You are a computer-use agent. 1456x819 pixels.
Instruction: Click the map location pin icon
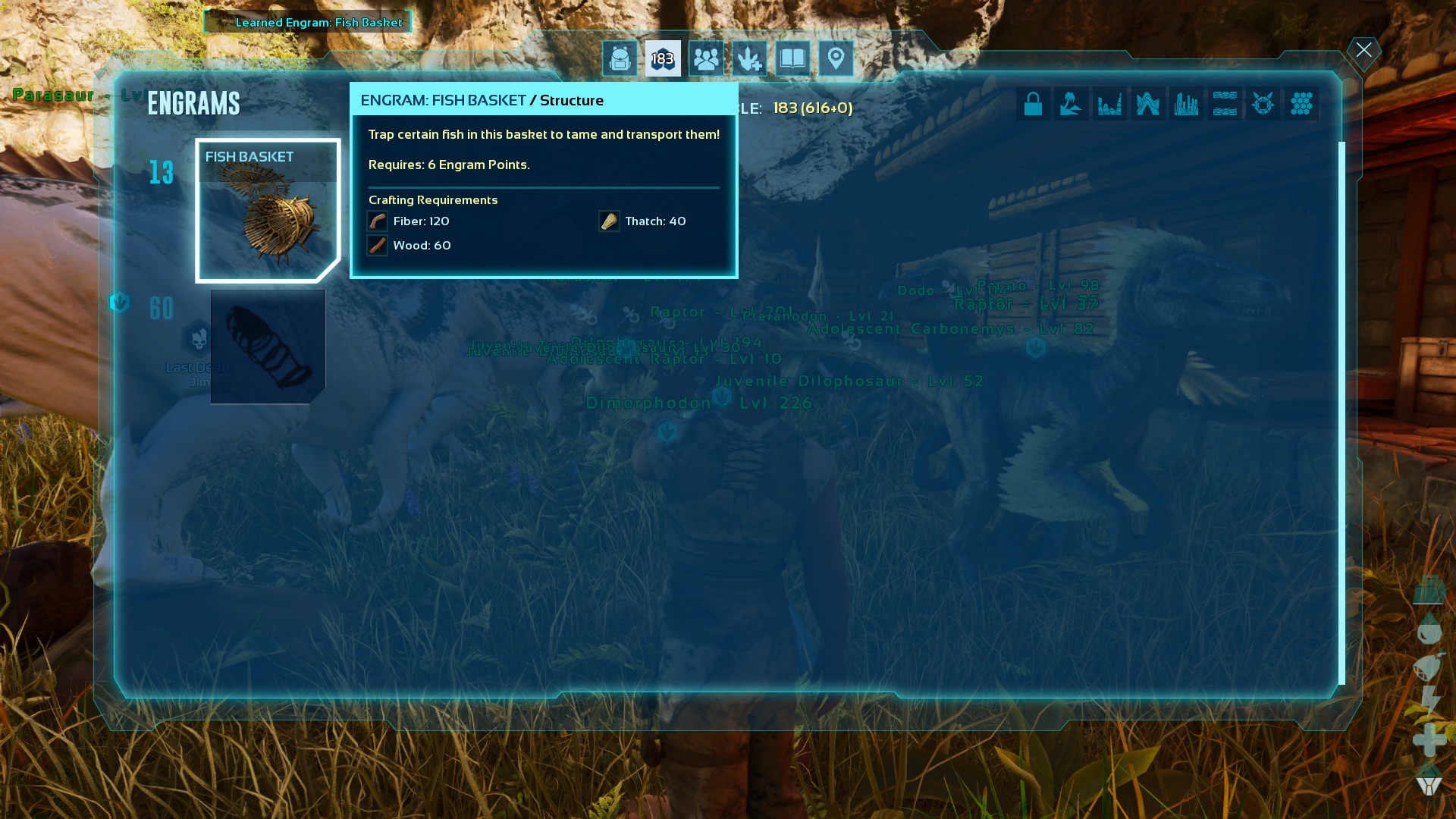coord(836,58)
